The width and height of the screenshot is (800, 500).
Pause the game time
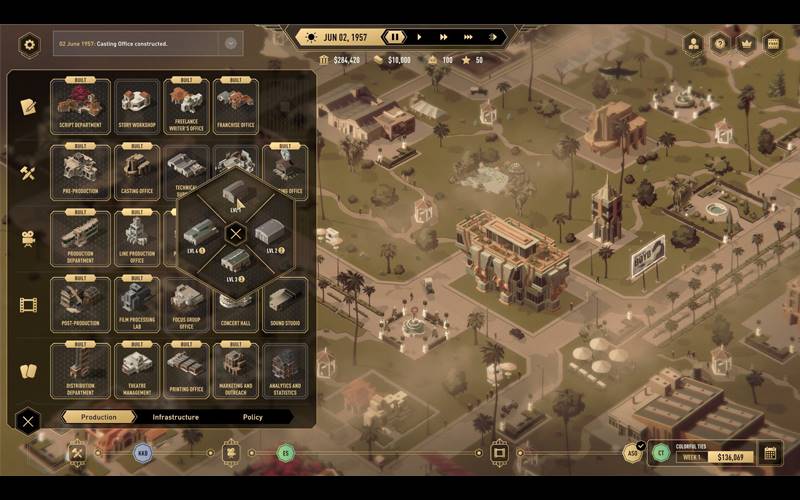(395, 37)
